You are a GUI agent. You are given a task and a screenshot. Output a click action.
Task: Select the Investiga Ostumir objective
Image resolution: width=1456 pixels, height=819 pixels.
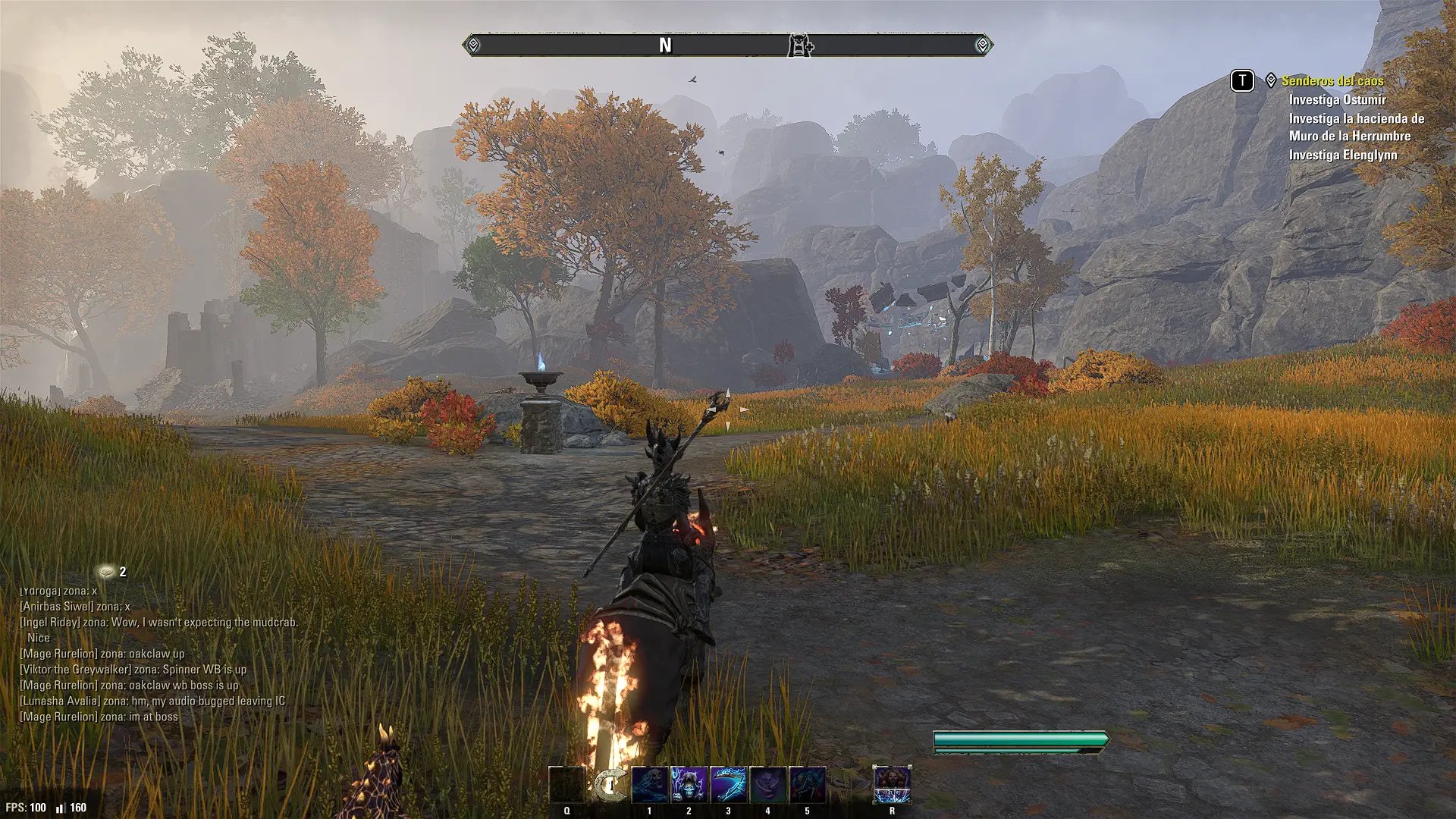pyautogui.click(x=1337, y=99)
